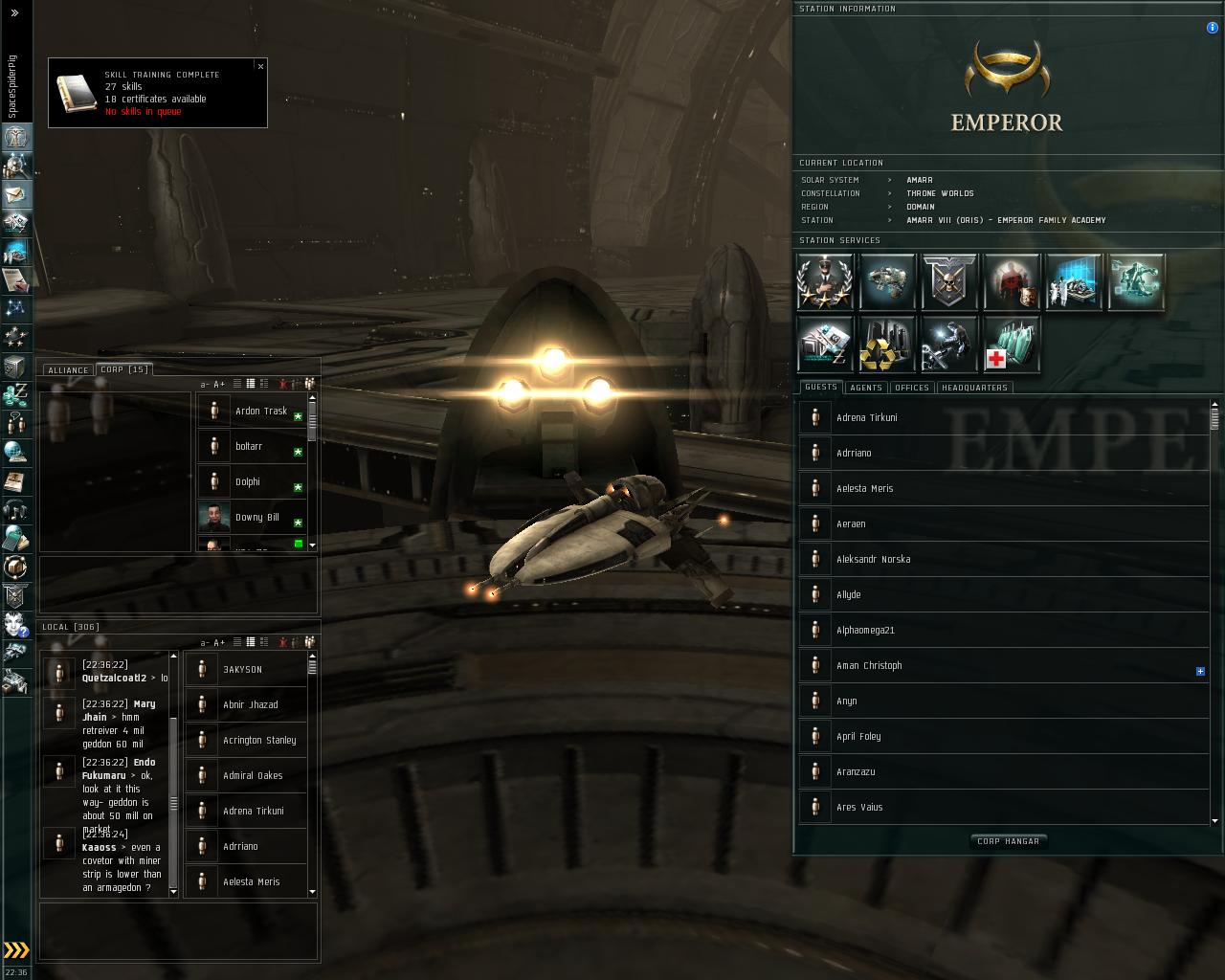Select the Guests tab

pos(821,388)
